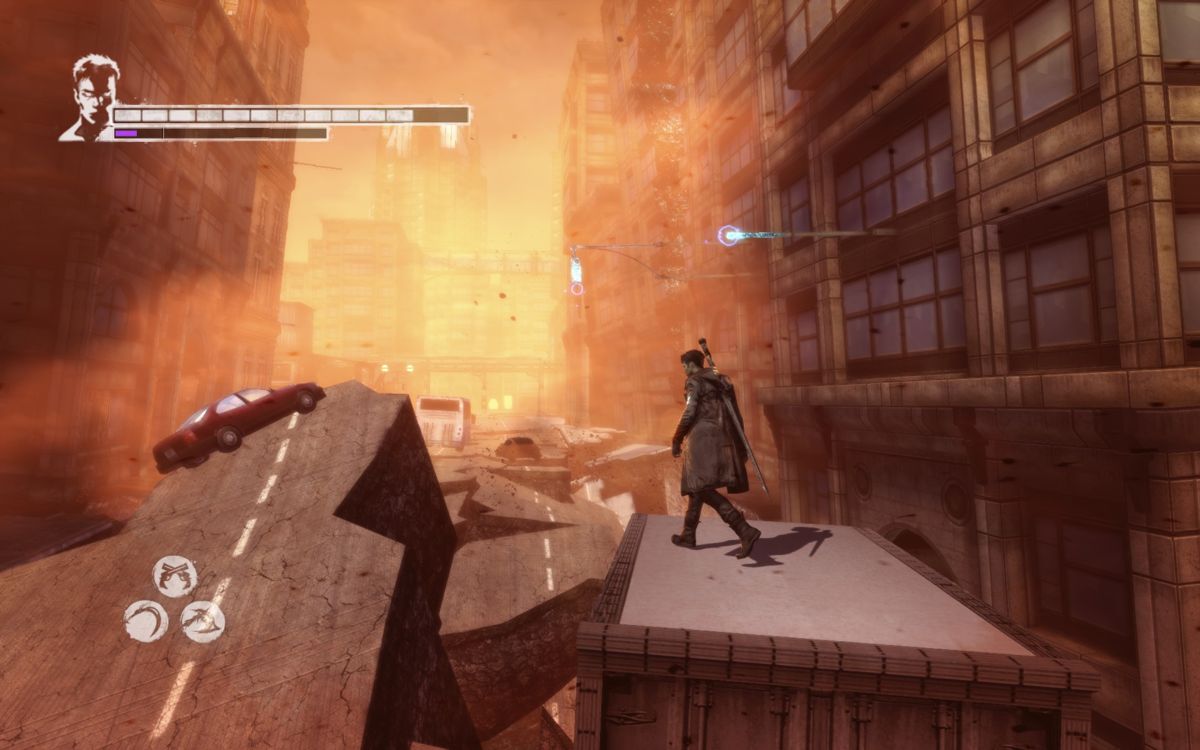The height and width of the screenshot is (750, 1200).
Task: Choose the curved scythe weapon icon
Action: coord(146,621)
